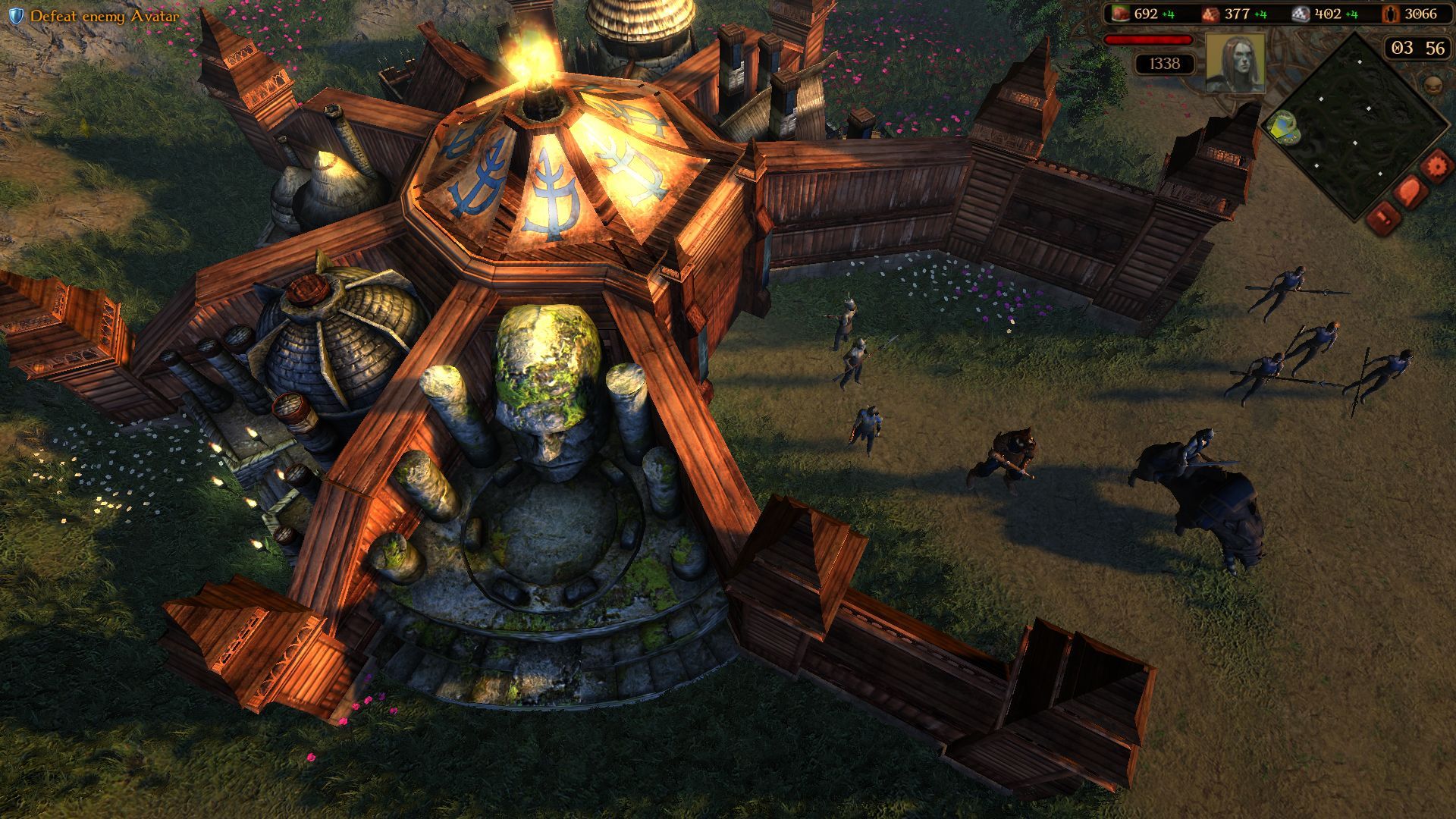Click the wood logs resource icon
Screen dimensions: 1456x819
(x=1211, y=14)
